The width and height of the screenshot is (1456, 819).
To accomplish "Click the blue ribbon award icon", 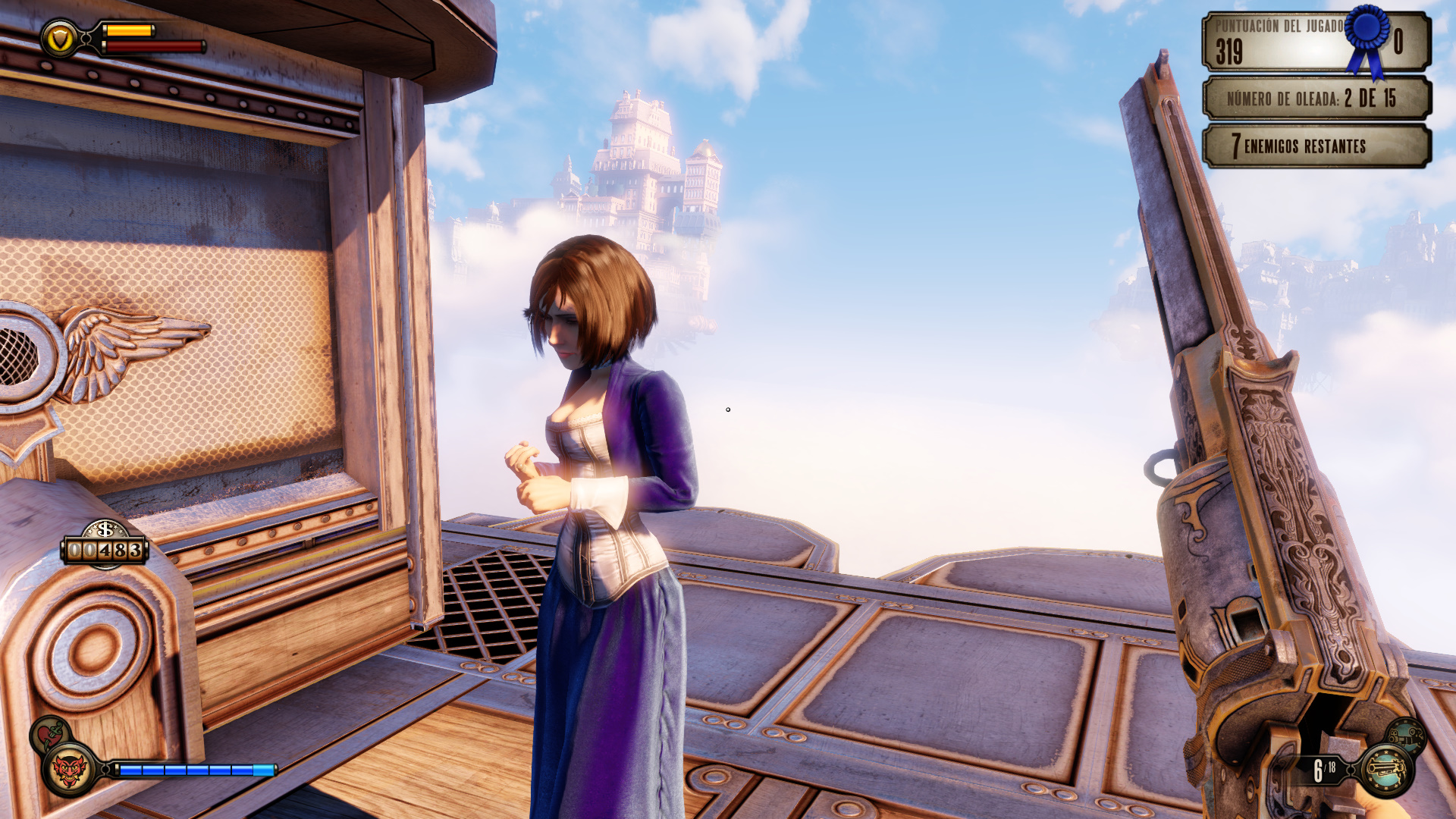I will click(x=1368, y=39).
